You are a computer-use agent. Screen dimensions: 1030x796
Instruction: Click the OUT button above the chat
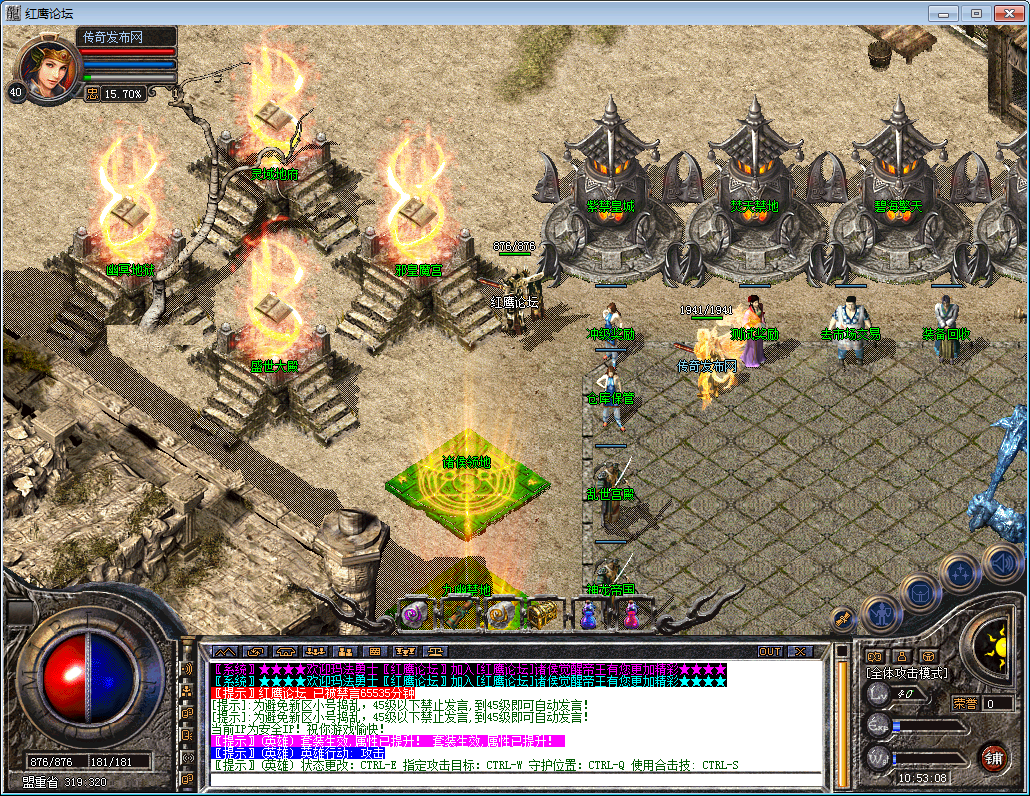769,651
